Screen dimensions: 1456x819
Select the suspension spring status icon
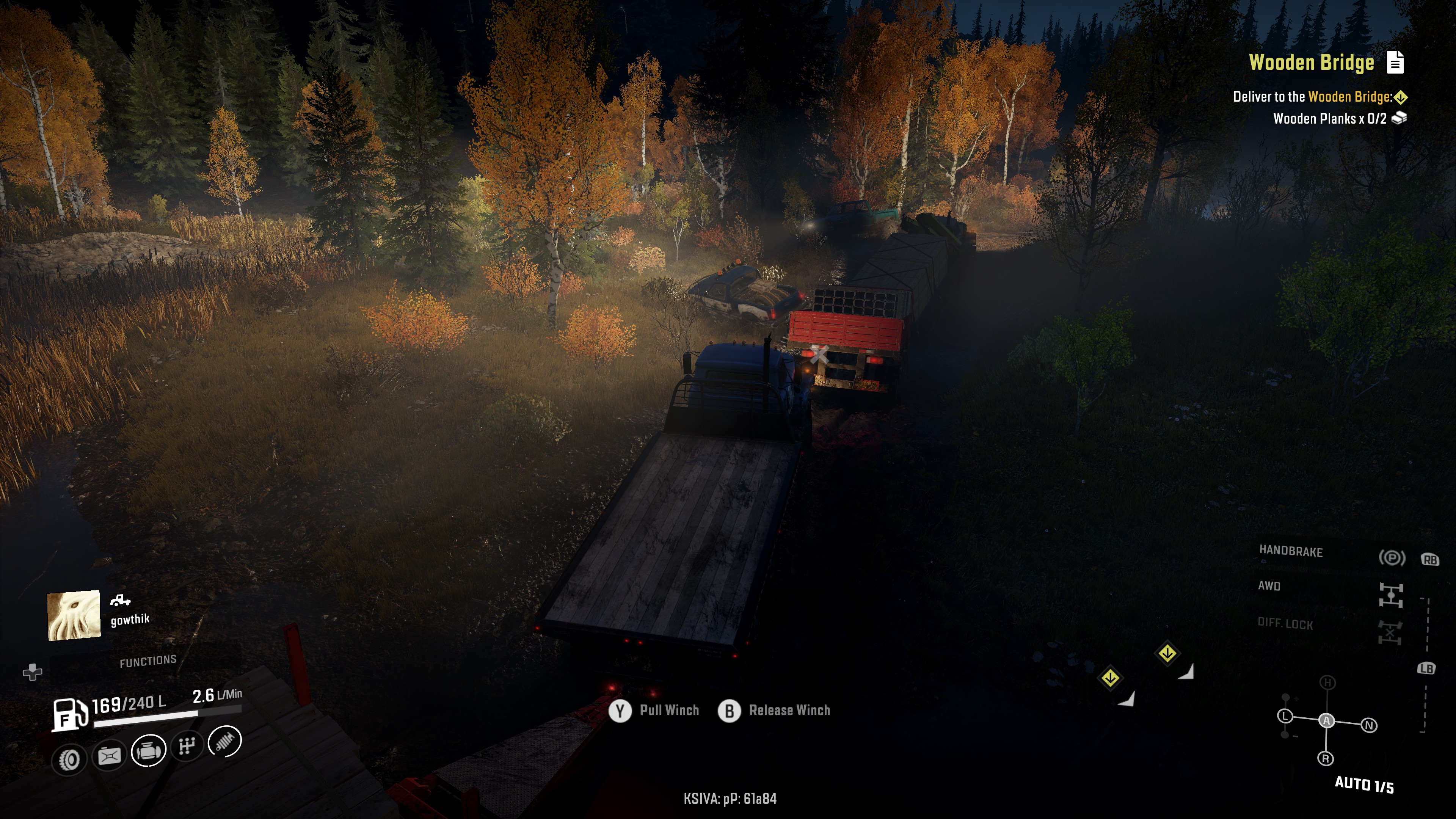tap(225, 741)
